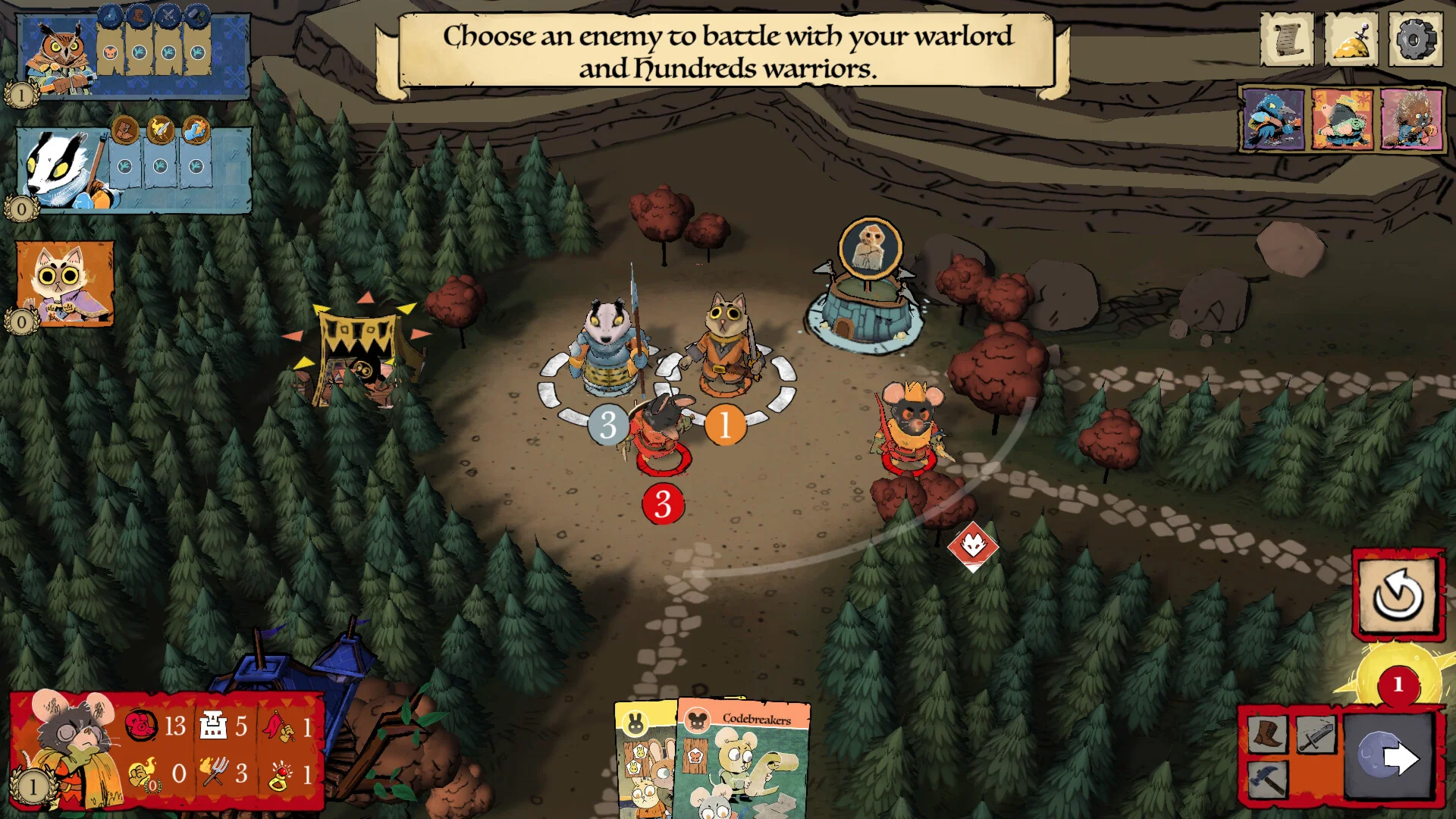Select the boot item slot
The height and width of the screenshot is (819, 1456).
(x=1267, y=733)
